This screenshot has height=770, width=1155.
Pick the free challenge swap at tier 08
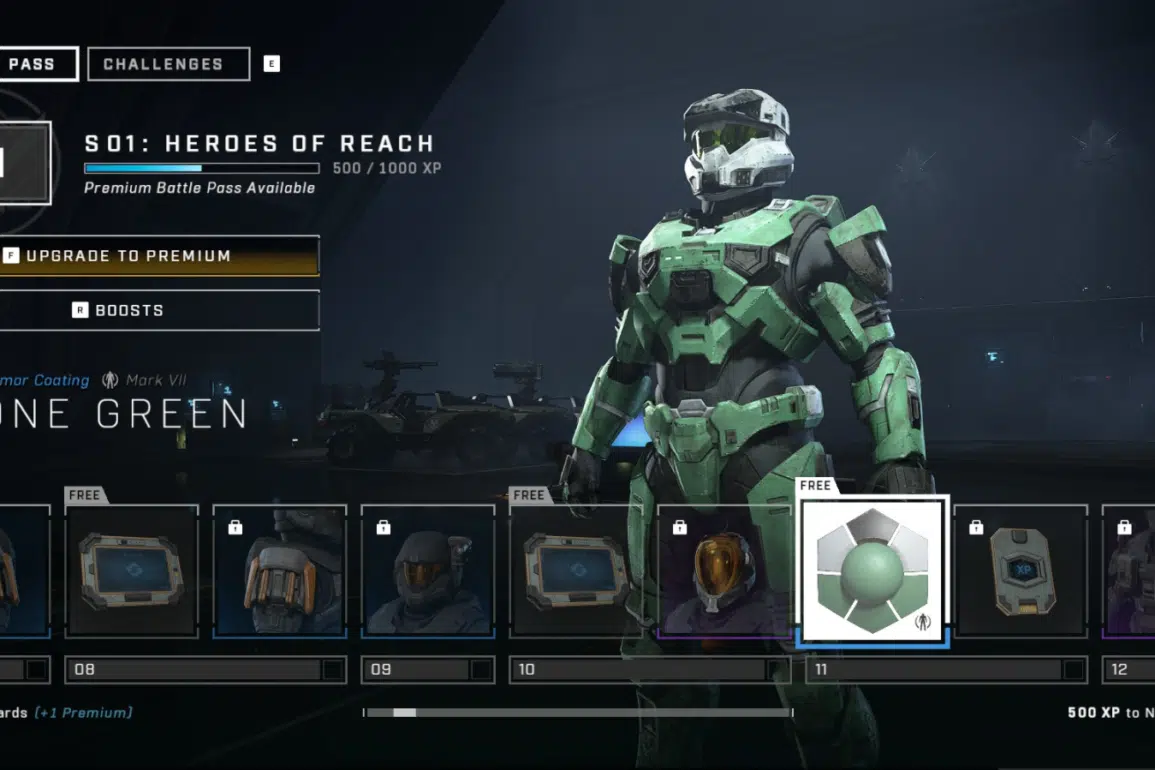[132, 570]
